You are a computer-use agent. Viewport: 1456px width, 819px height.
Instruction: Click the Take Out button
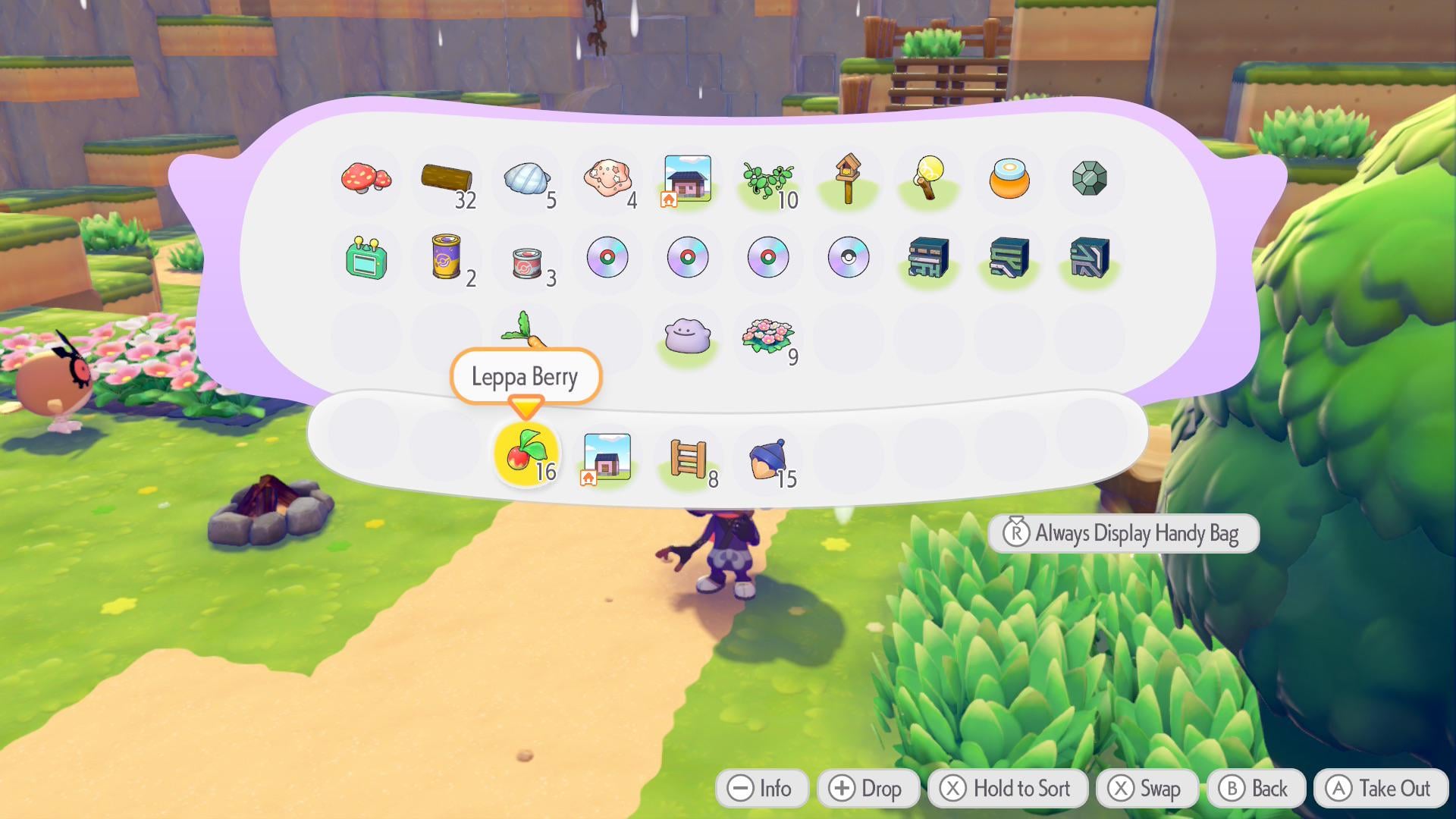tap(1380, 789)
